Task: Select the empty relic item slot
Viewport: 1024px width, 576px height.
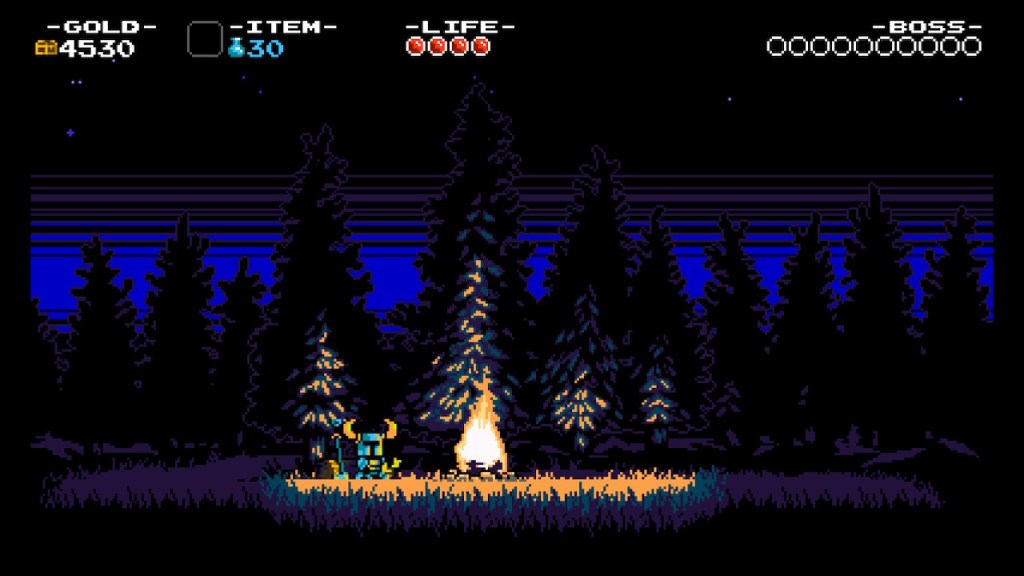Action: coord(205,39)
